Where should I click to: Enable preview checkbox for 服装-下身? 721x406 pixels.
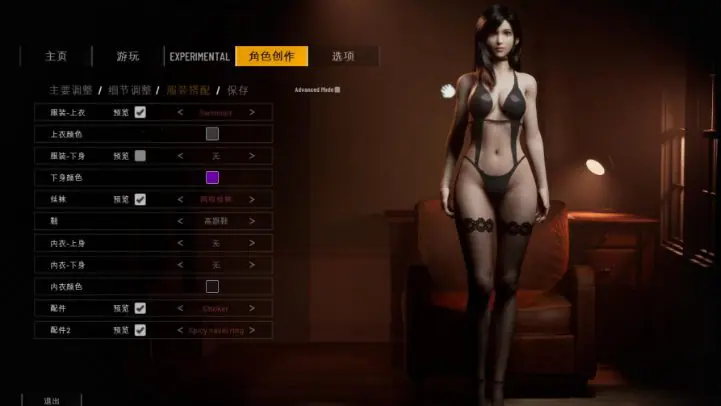[140, 156]
